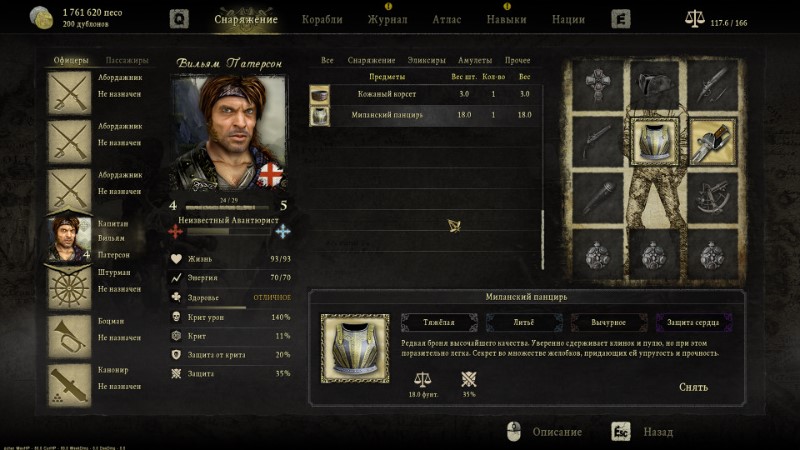Select the Снаряжение top tab
Image resolution: width=800 pixels, height=450 pixels.
tap(246, 19)
